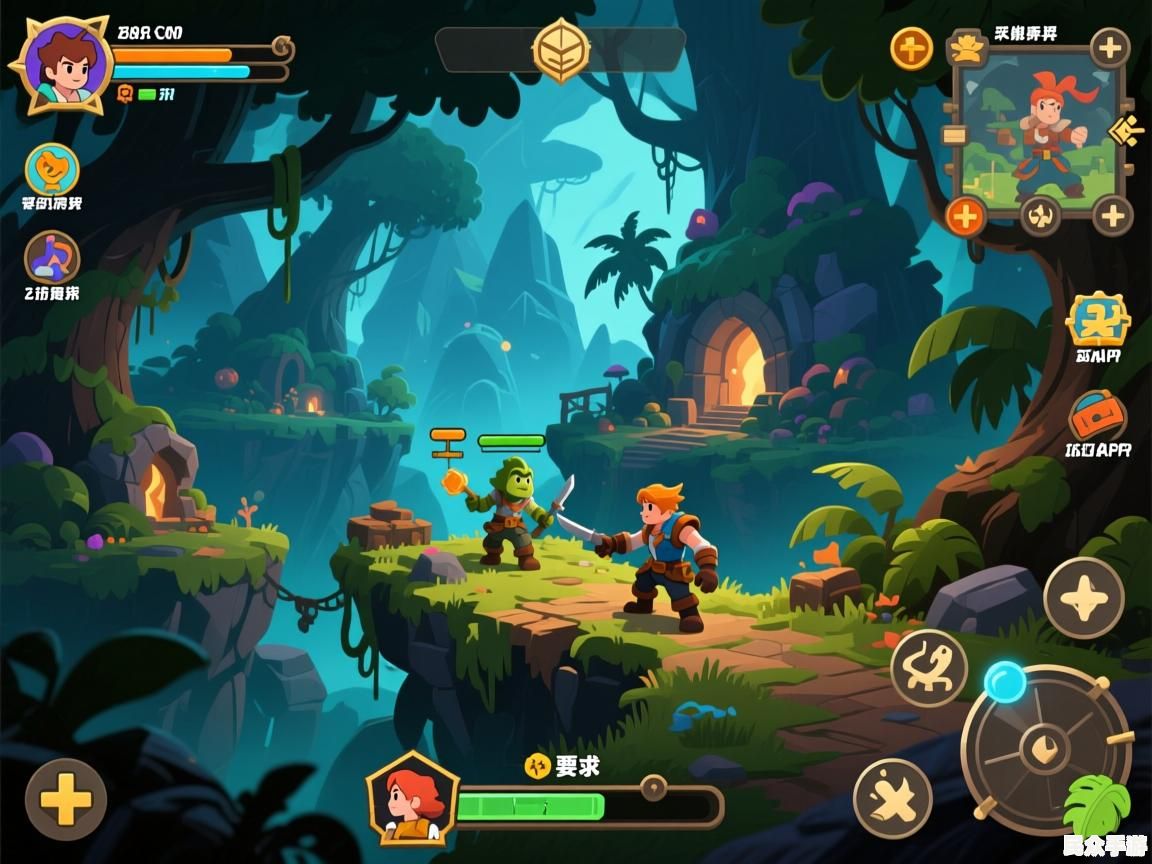This screenshot has width=1152, height=864.
Task: Trigger the crossed strike attack button
Action: click(x=892, y=798)
